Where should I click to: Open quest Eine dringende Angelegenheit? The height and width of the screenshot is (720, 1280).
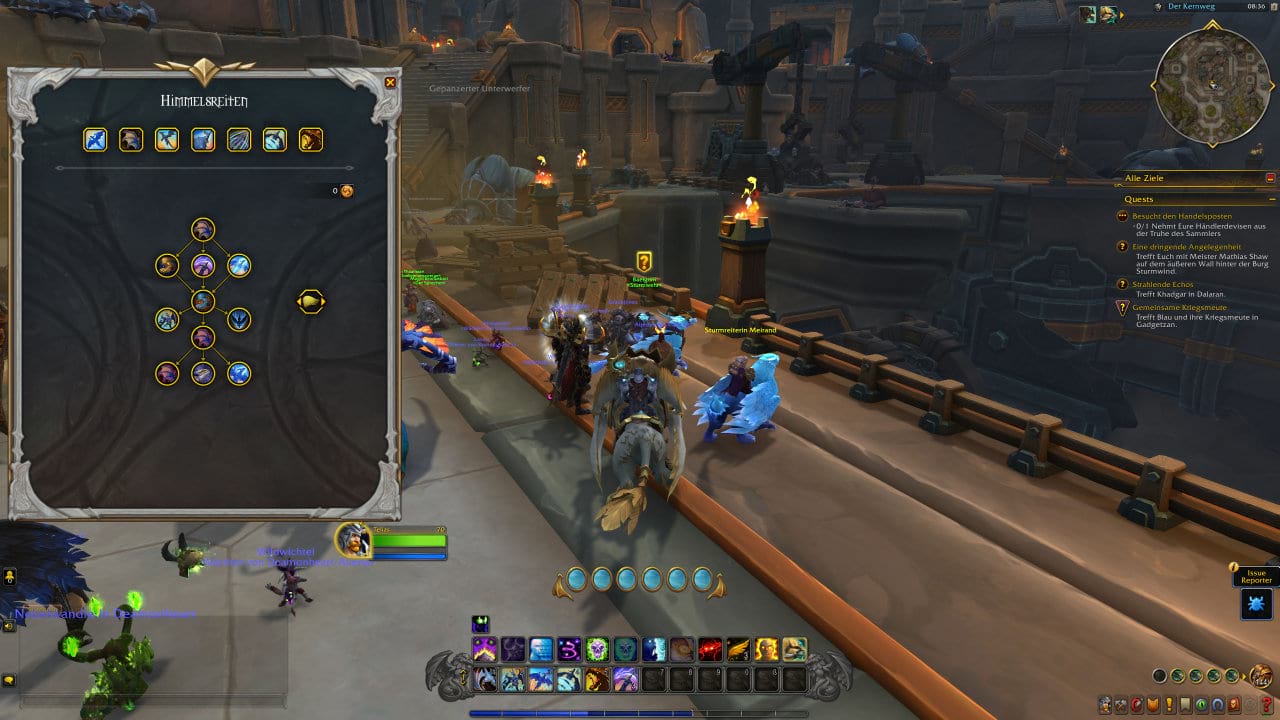[x=1186, y=246]
